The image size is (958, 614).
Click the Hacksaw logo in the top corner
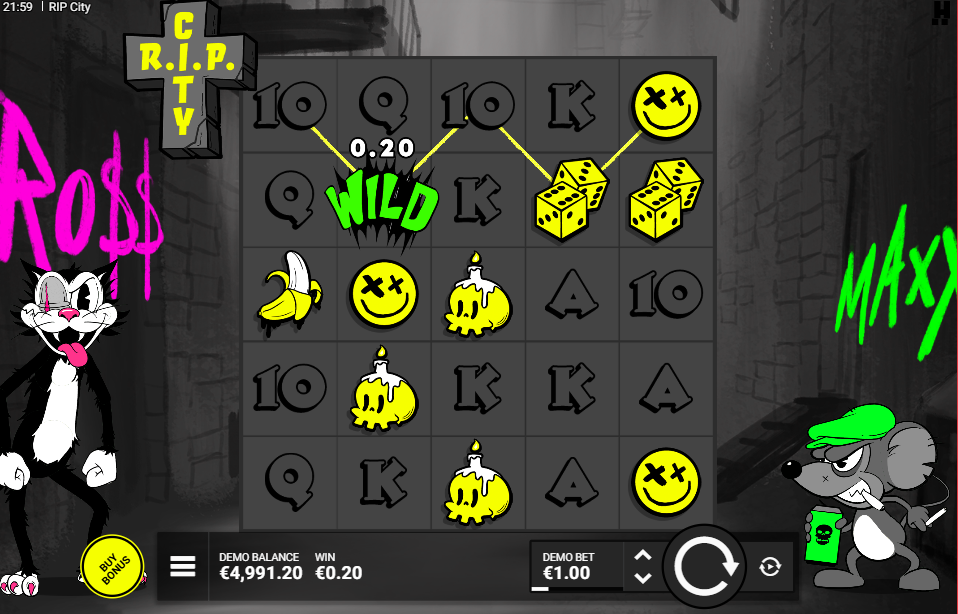(940, 13)
